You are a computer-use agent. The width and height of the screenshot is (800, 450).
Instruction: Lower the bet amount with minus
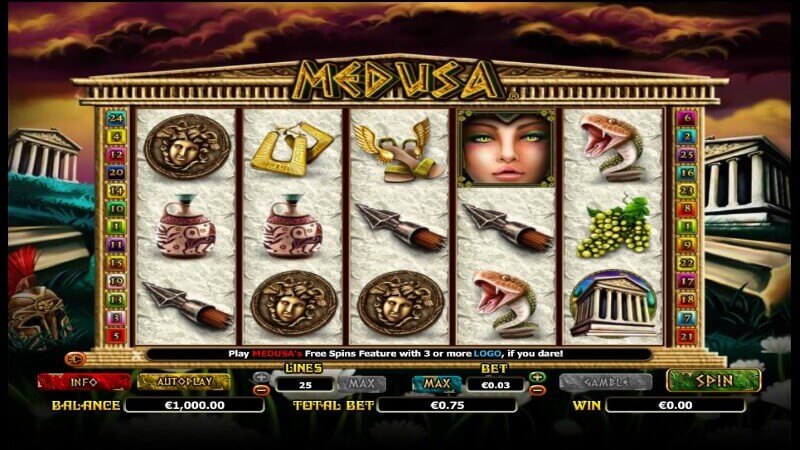tap(537, 390)
